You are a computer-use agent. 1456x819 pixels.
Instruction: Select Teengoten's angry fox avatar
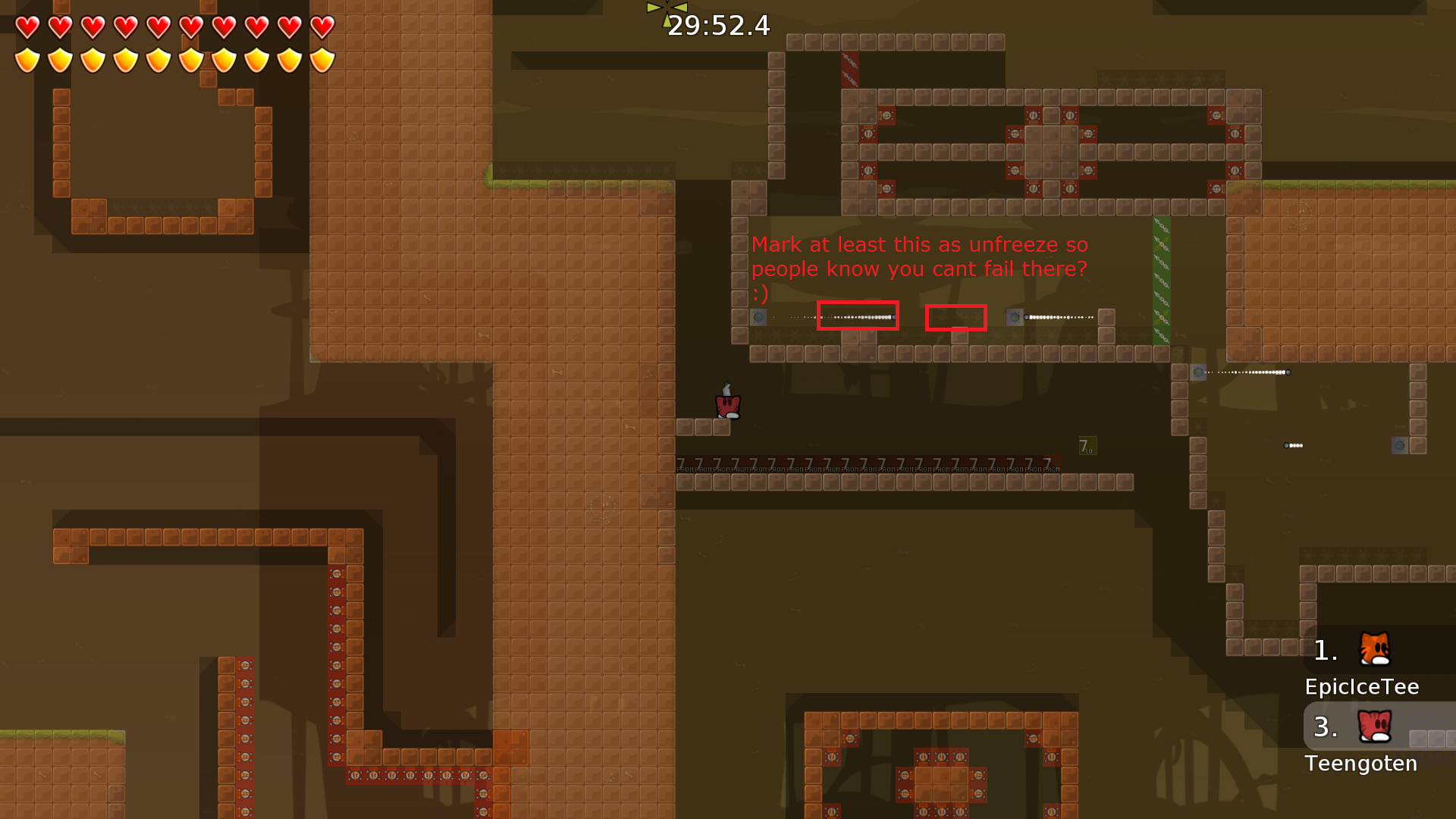tap(1373, 726)
